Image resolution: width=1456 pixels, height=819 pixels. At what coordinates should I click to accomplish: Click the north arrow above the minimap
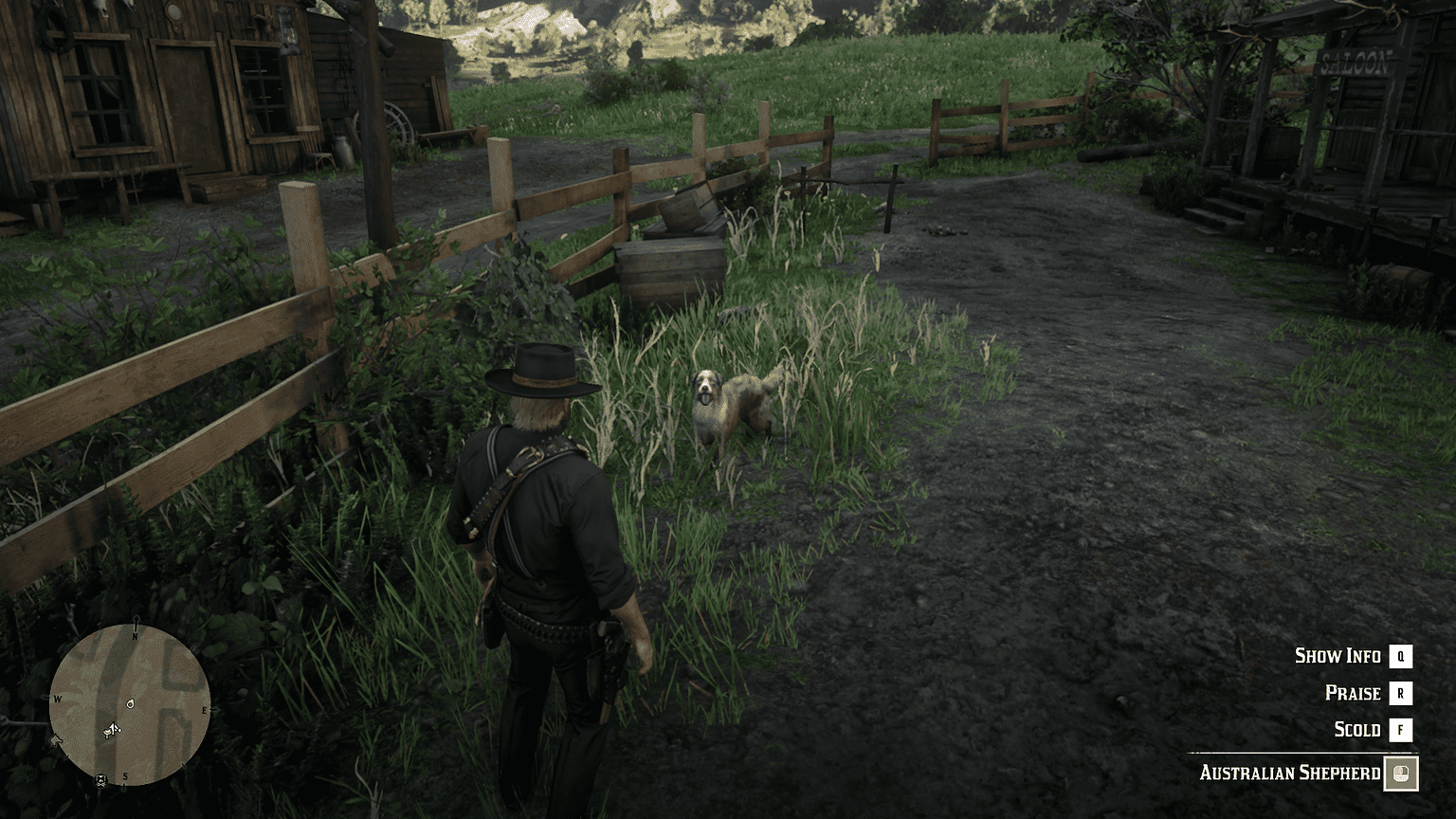click(136, 622)
